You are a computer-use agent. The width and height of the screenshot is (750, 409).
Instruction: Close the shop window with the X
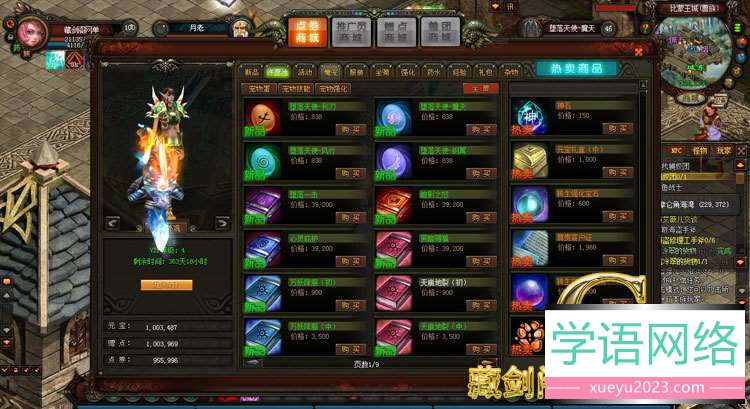638,49
